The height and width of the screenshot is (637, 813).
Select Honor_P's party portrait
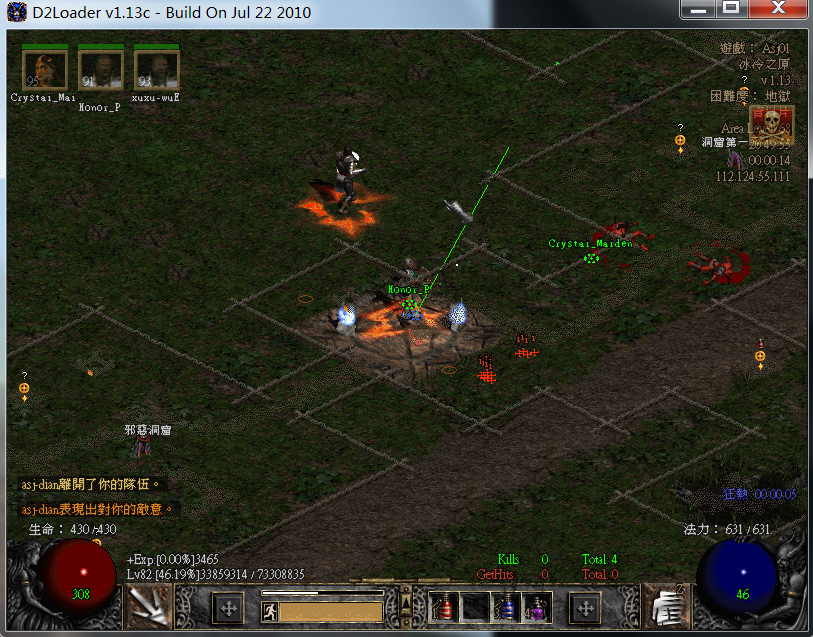(100, 70)
